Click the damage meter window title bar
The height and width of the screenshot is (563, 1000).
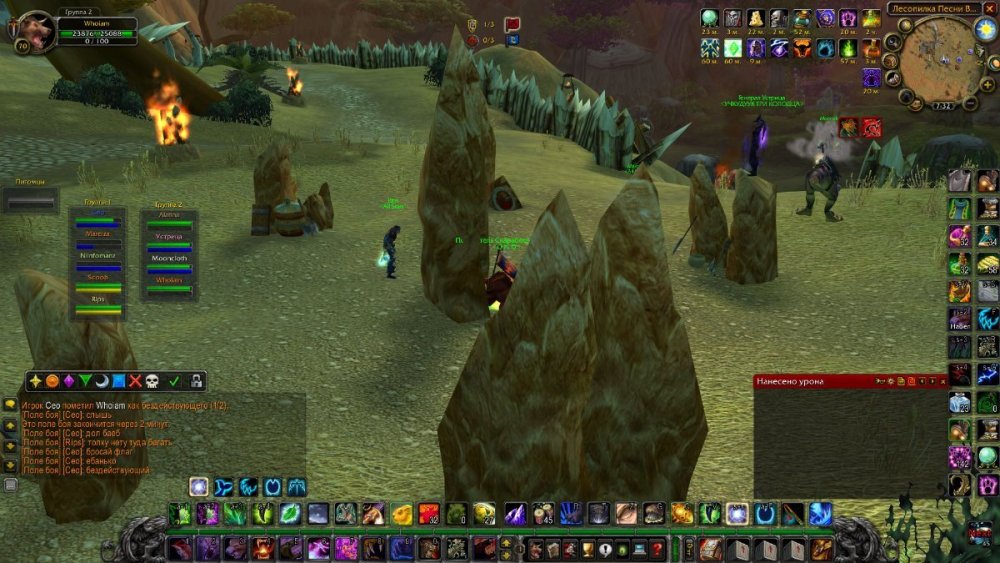812,381
